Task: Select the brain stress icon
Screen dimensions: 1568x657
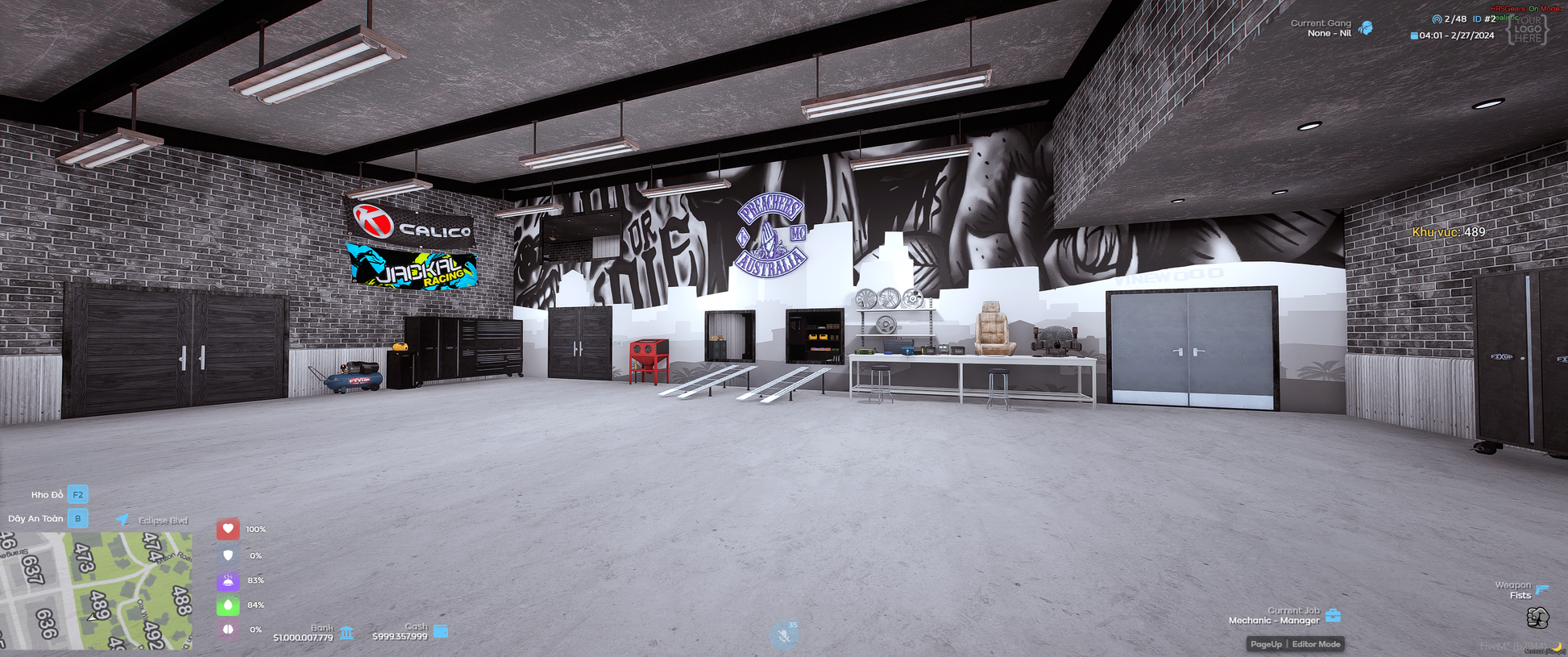Action: click(228, 630)
